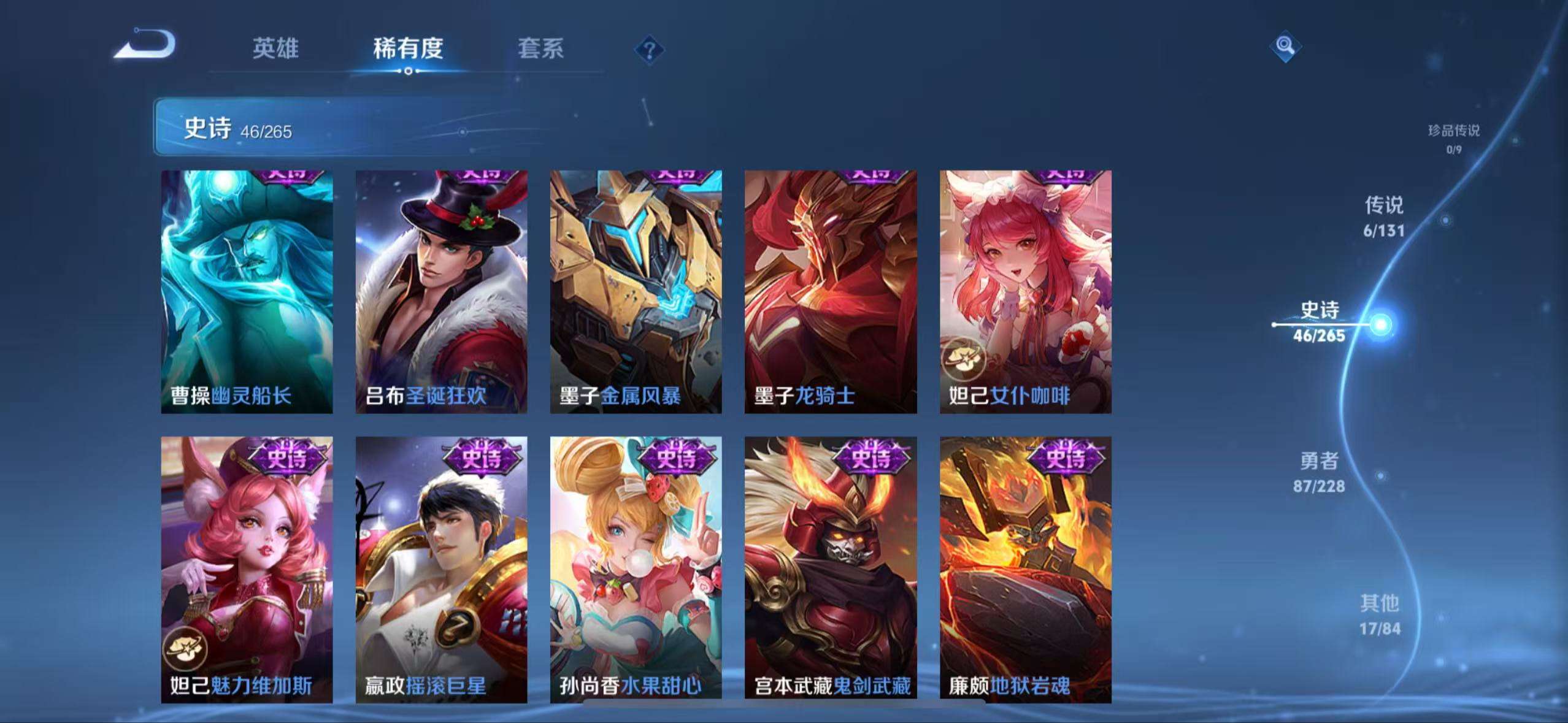
Task: View the 吕布 圣诞狂欢 skin card
Action: (441, 291)
